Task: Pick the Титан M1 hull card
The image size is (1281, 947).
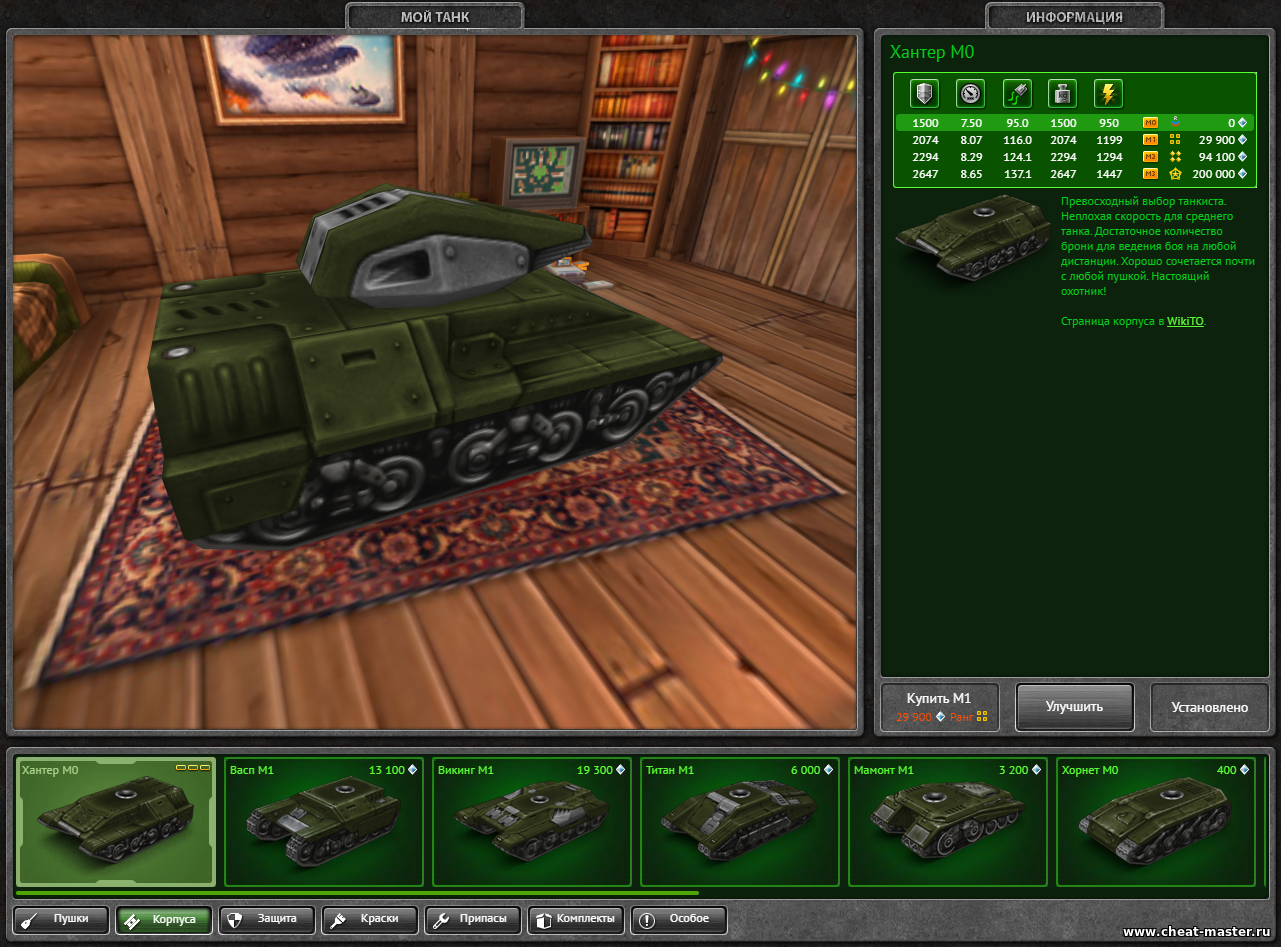Action: 740,821
